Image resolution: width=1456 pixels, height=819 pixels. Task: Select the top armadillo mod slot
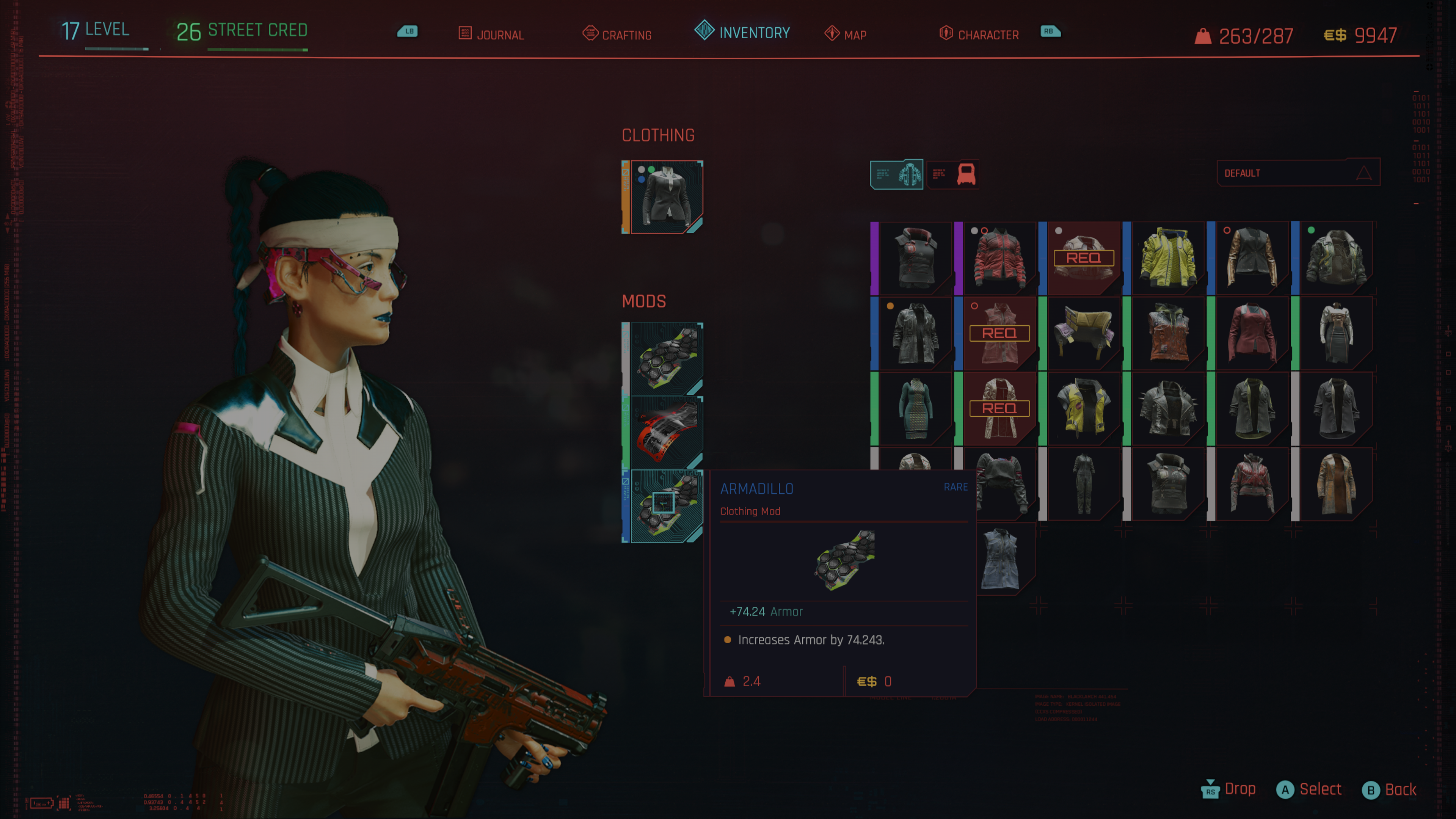[666, 358]
